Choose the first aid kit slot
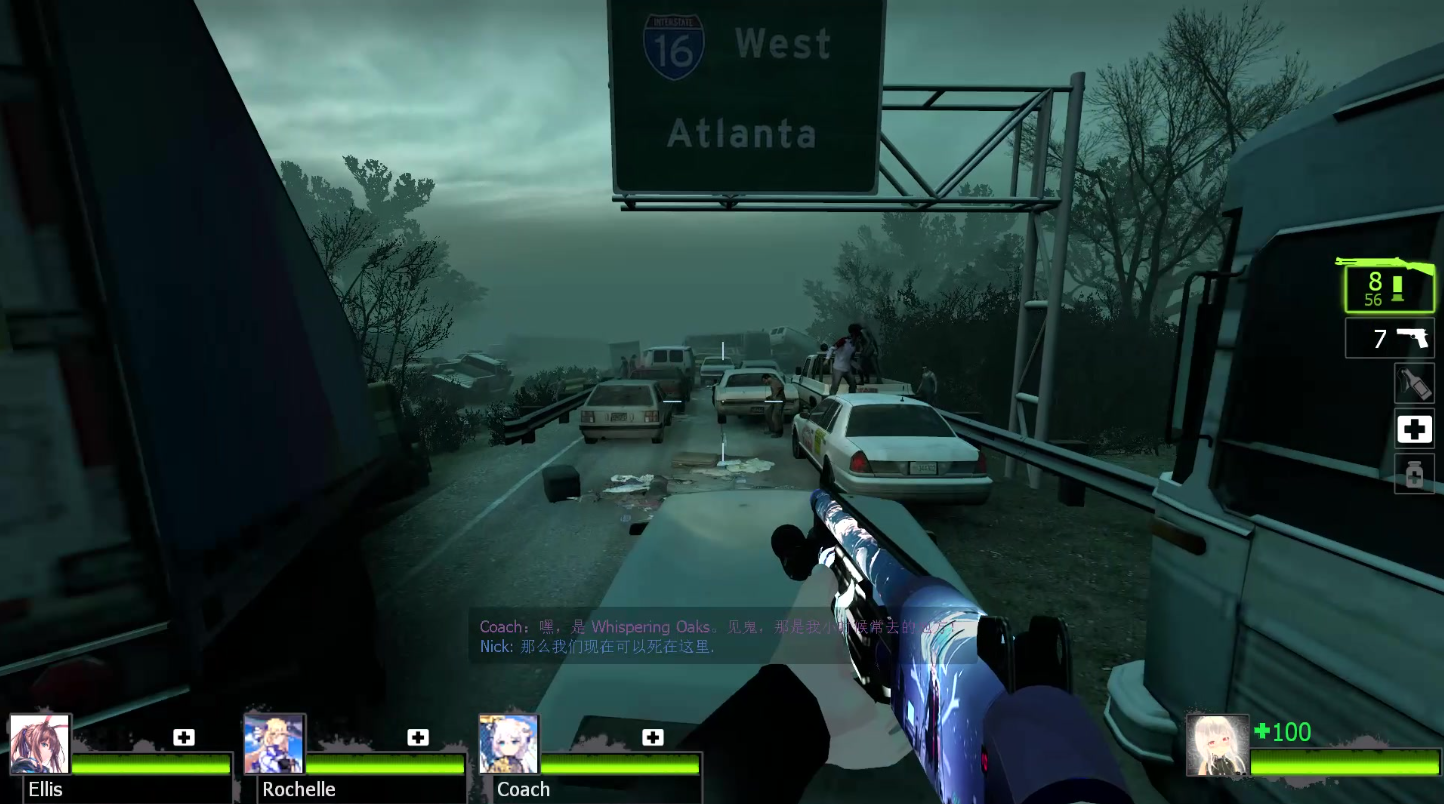1444x804 pixels. pyautogui.click(x=1414, y=430)
